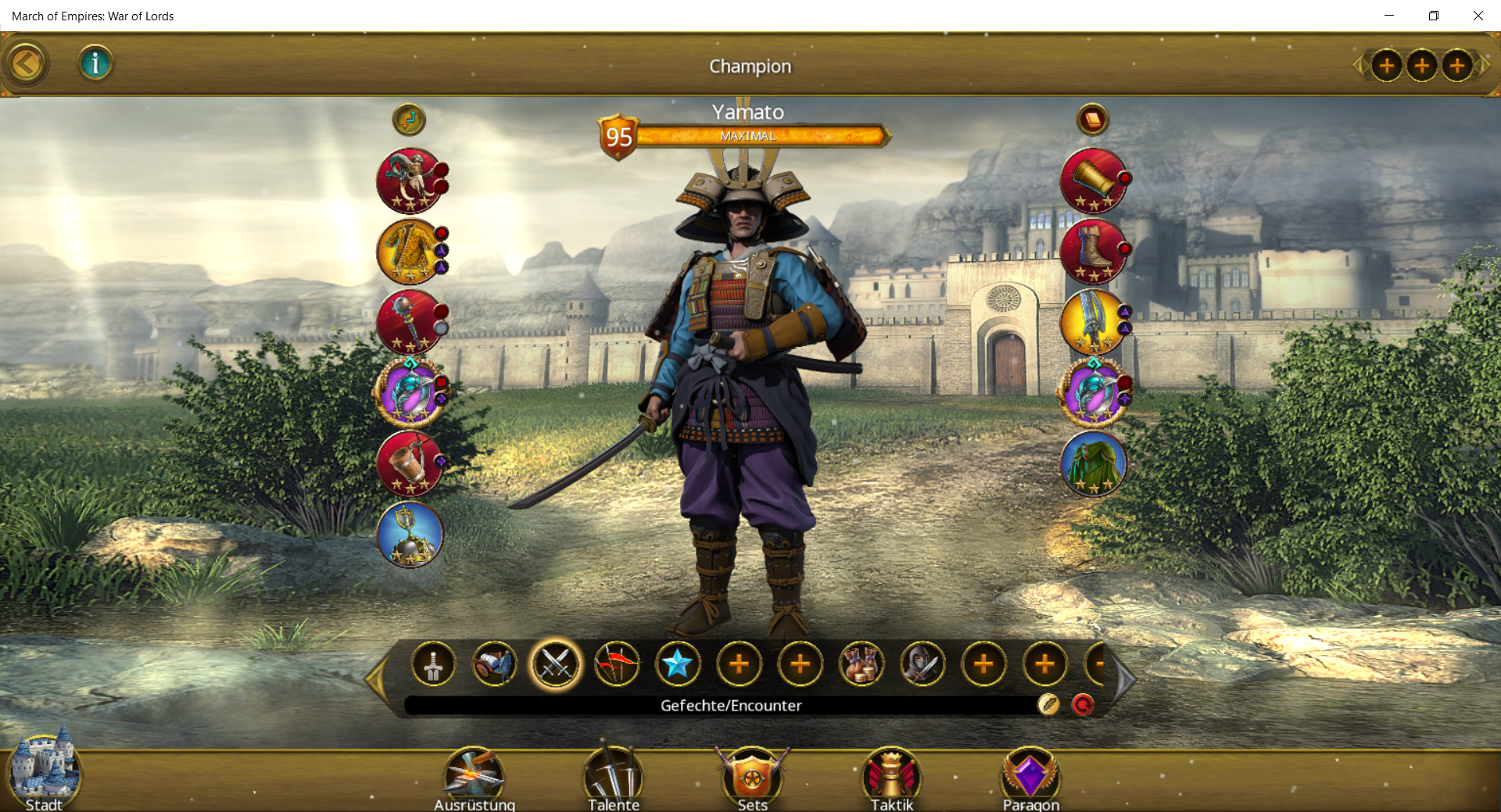Viewport: 1501px width, 812px height.
Task: Select the coin bags preset
Action: (x=862, y=665)
